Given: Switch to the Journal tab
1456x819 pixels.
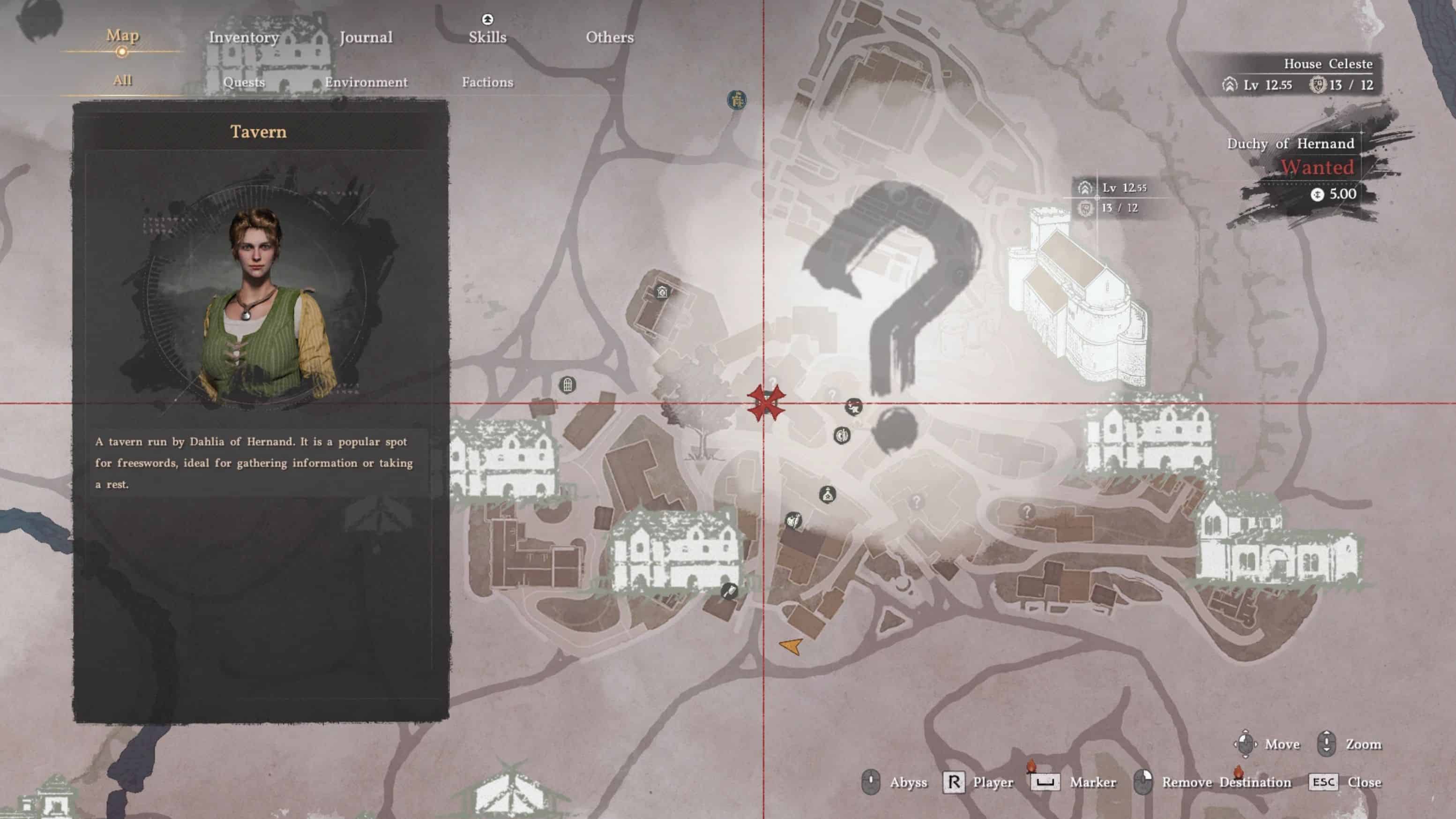Looking at the screenshot, I should [366, 38].
